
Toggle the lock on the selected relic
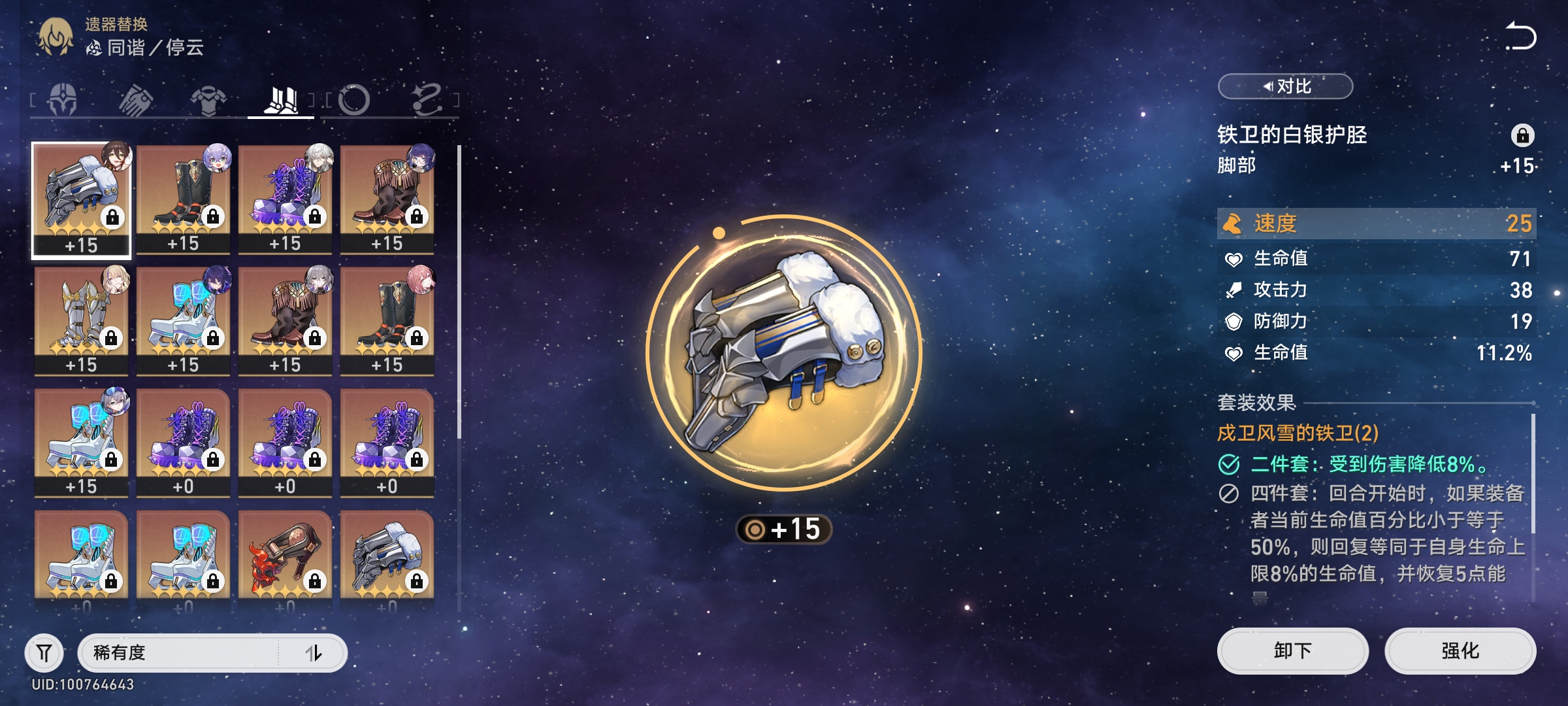pos(1522,135)
